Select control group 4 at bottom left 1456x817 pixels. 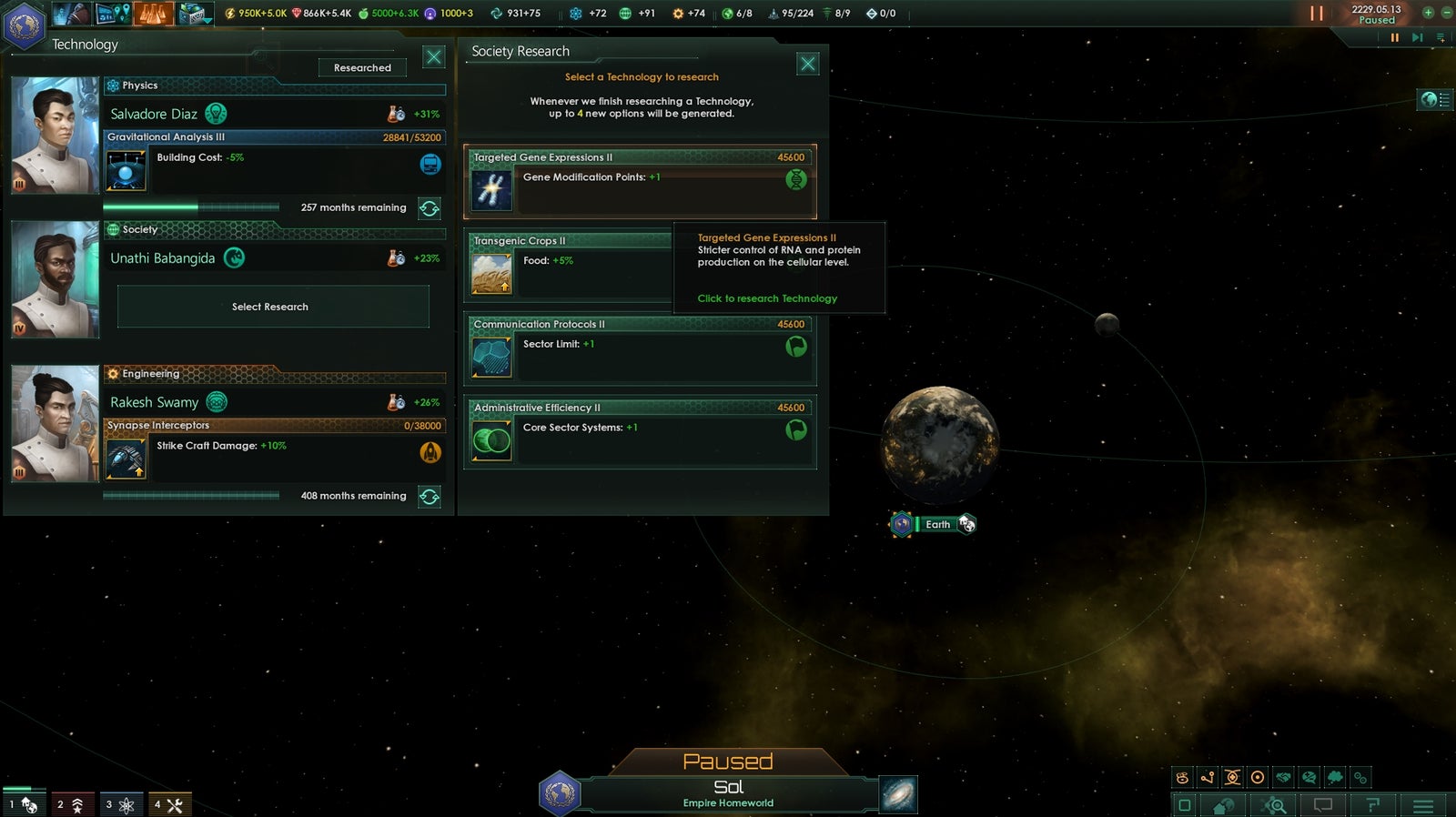[169, 803]
